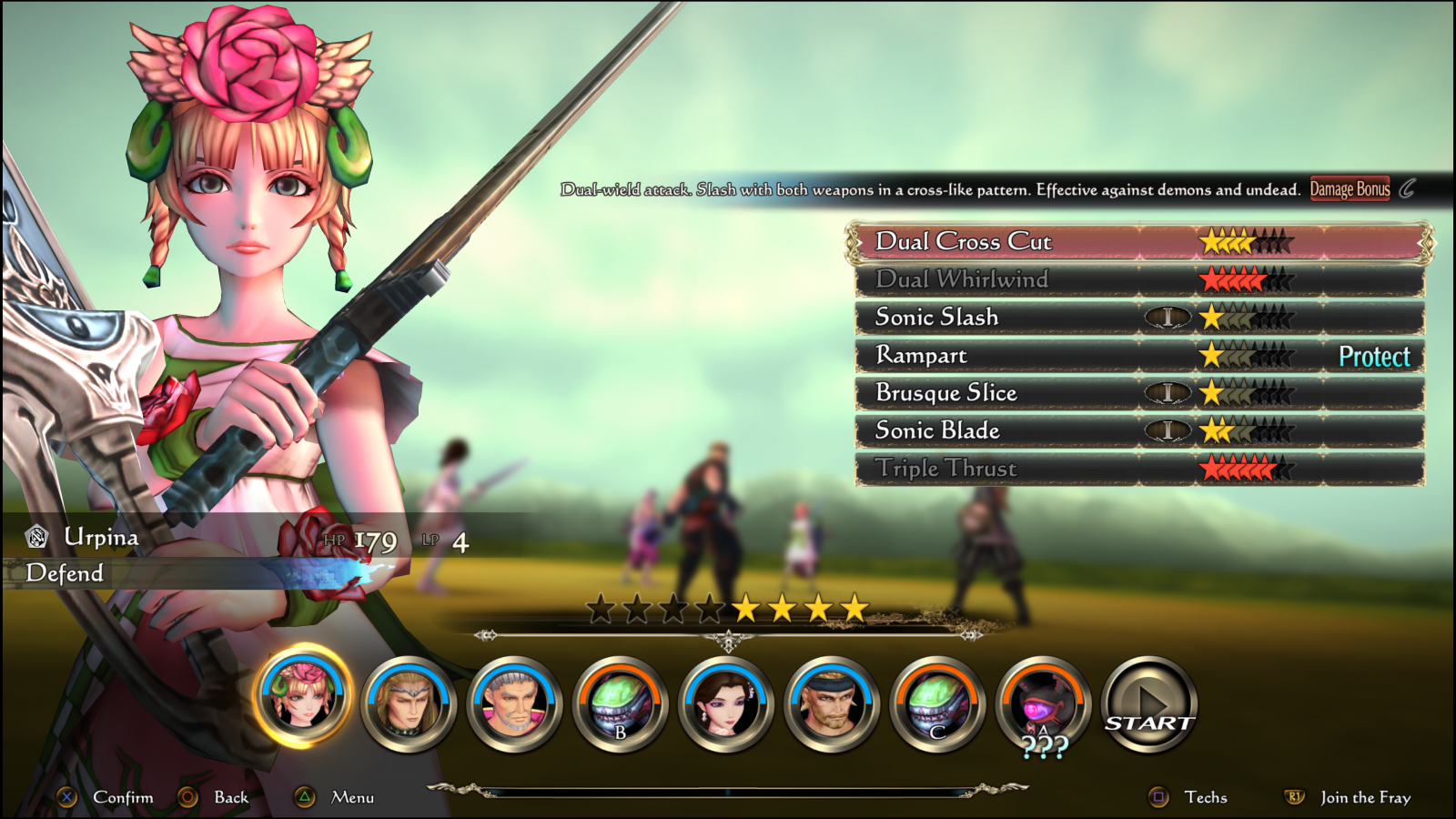Click the START button to begin the turn
Screen dimensions: 1456x819
click(1149, 704)
